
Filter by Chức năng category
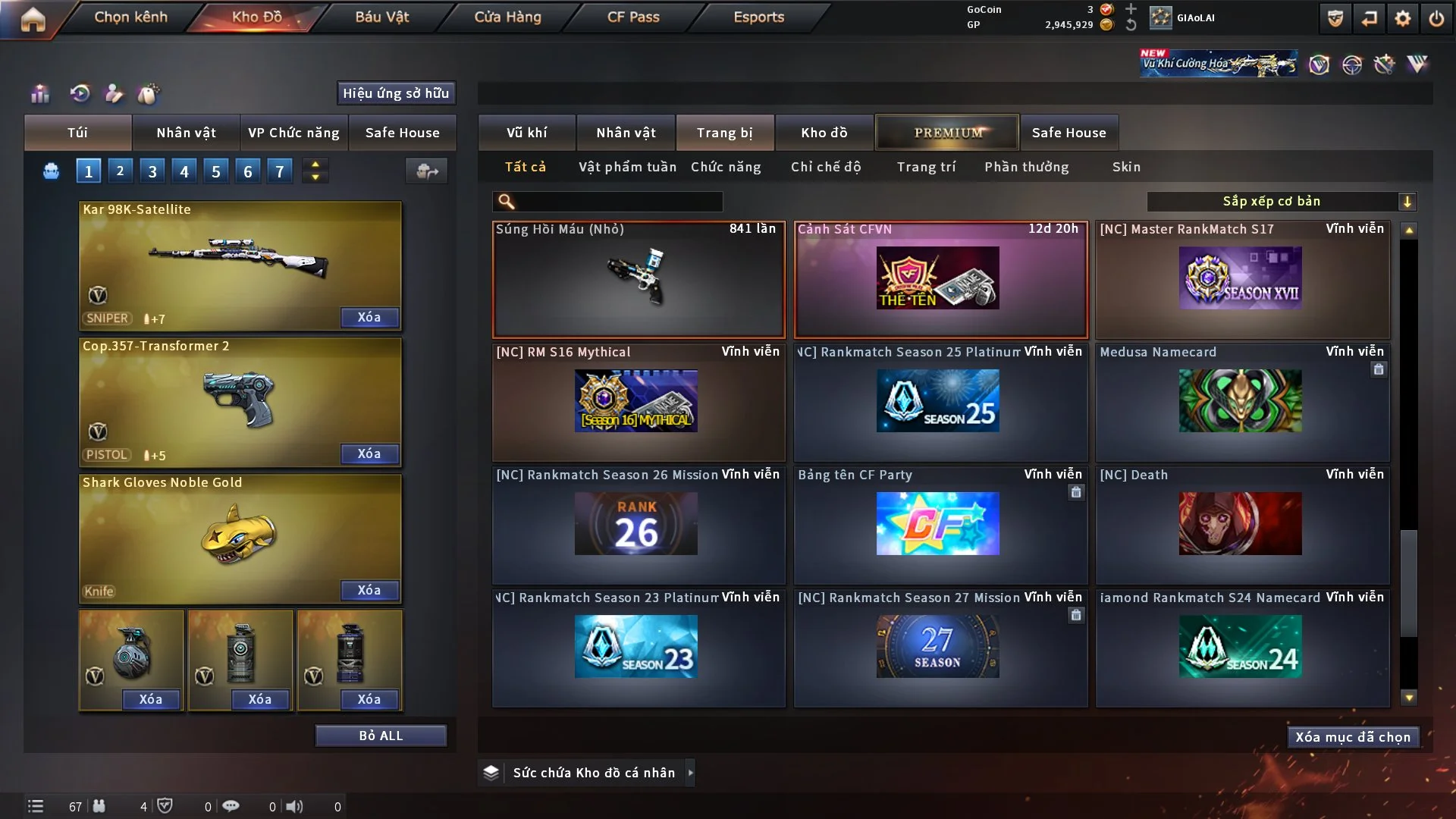(726, 167)
